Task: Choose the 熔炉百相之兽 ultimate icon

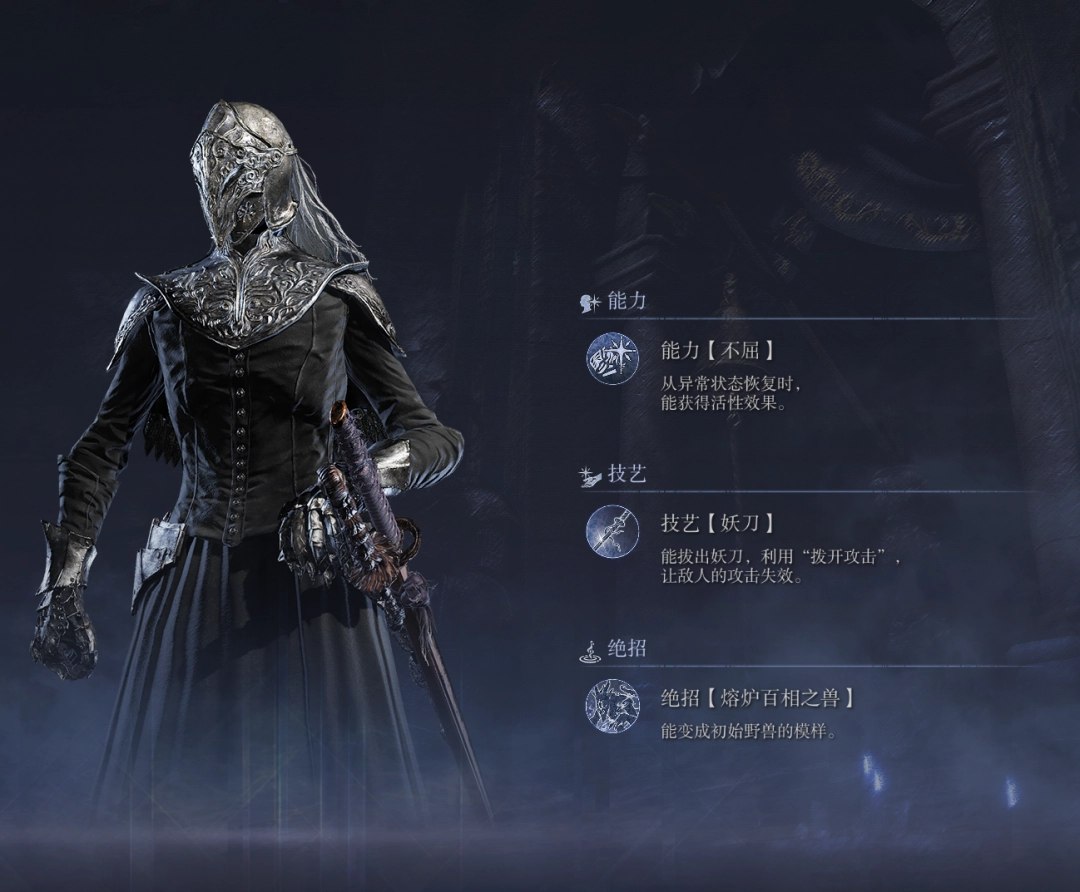Action: [612, 705]
